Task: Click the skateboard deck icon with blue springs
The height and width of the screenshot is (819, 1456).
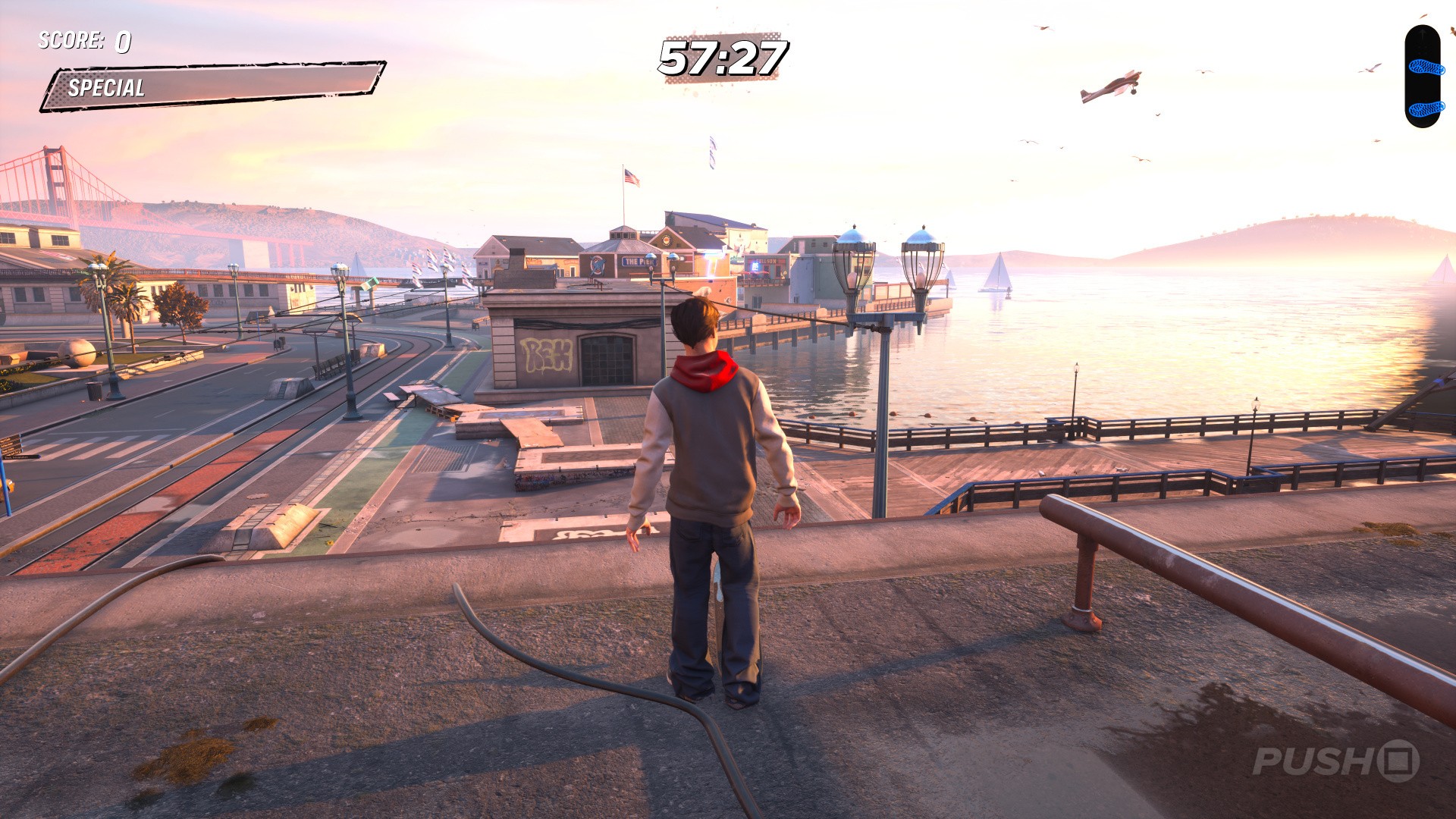Action: [1422, 76]
